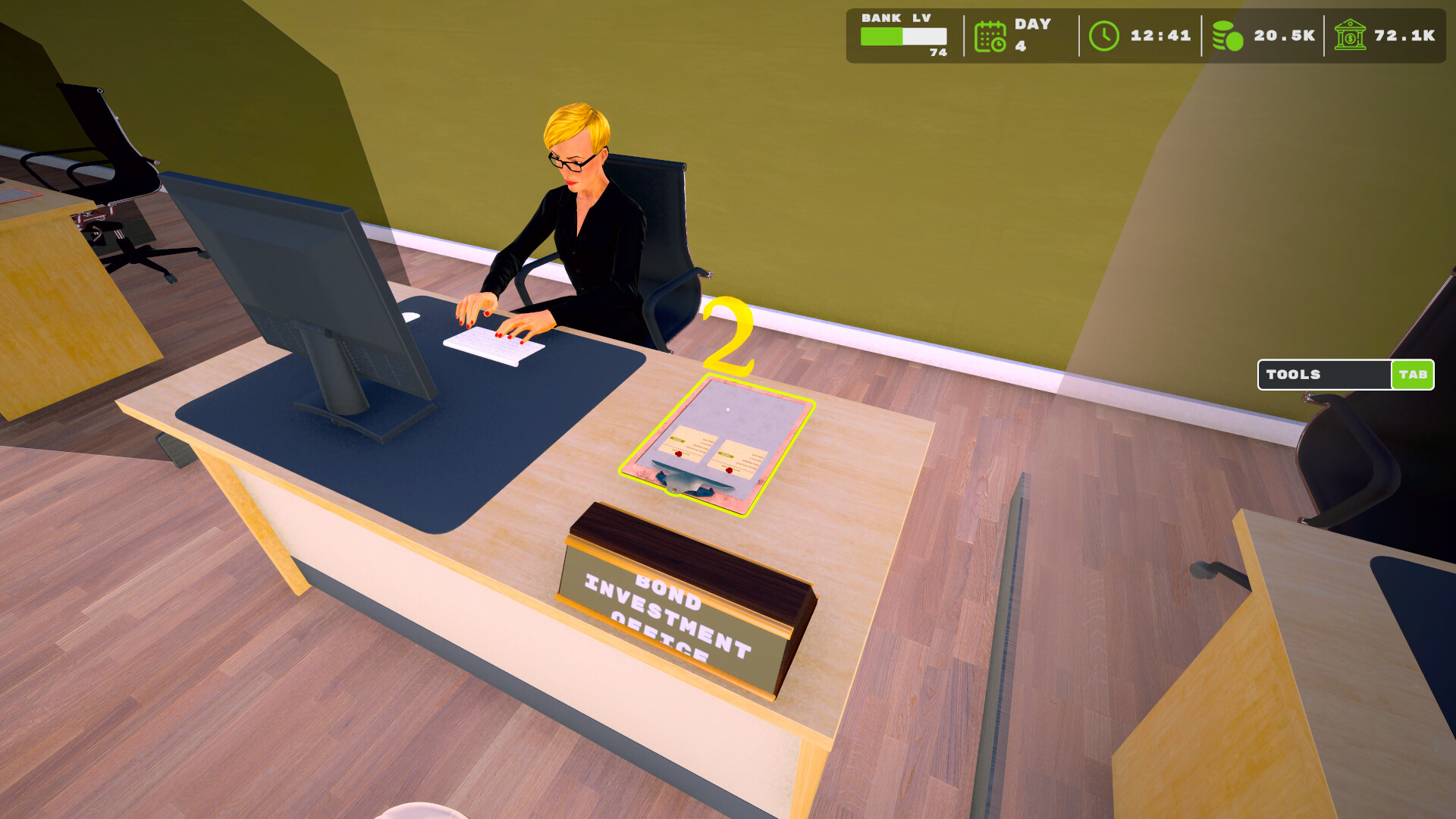Click the crosshair dot on the clipboard
This screenshot has height=819, width=1456.
728,410
